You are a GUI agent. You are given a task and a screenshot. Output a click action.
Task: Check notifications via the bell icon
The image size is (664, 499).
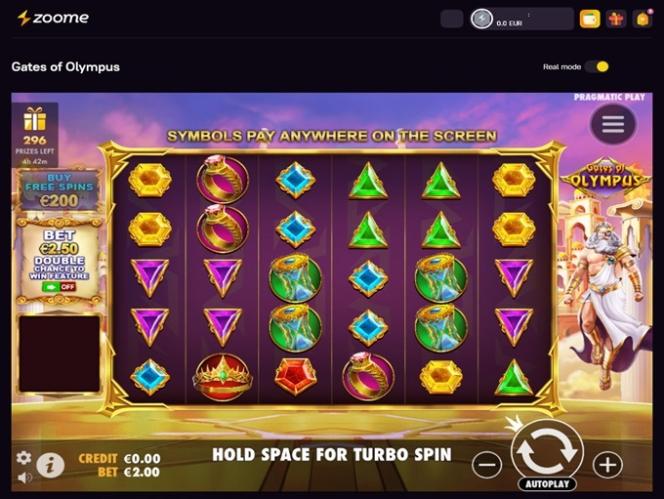[x=642, y=19]
